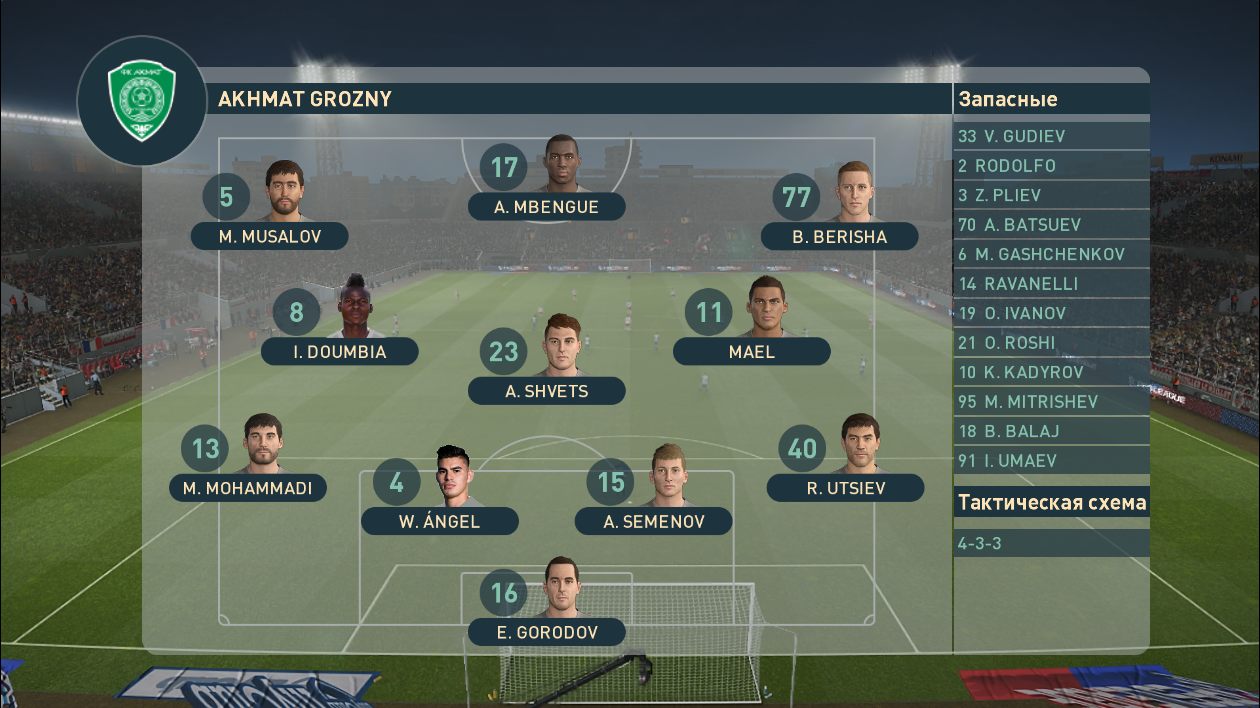1260x708 pixels.
Task: Select striker A. Mbengue number 17
Action: point(547,207)
